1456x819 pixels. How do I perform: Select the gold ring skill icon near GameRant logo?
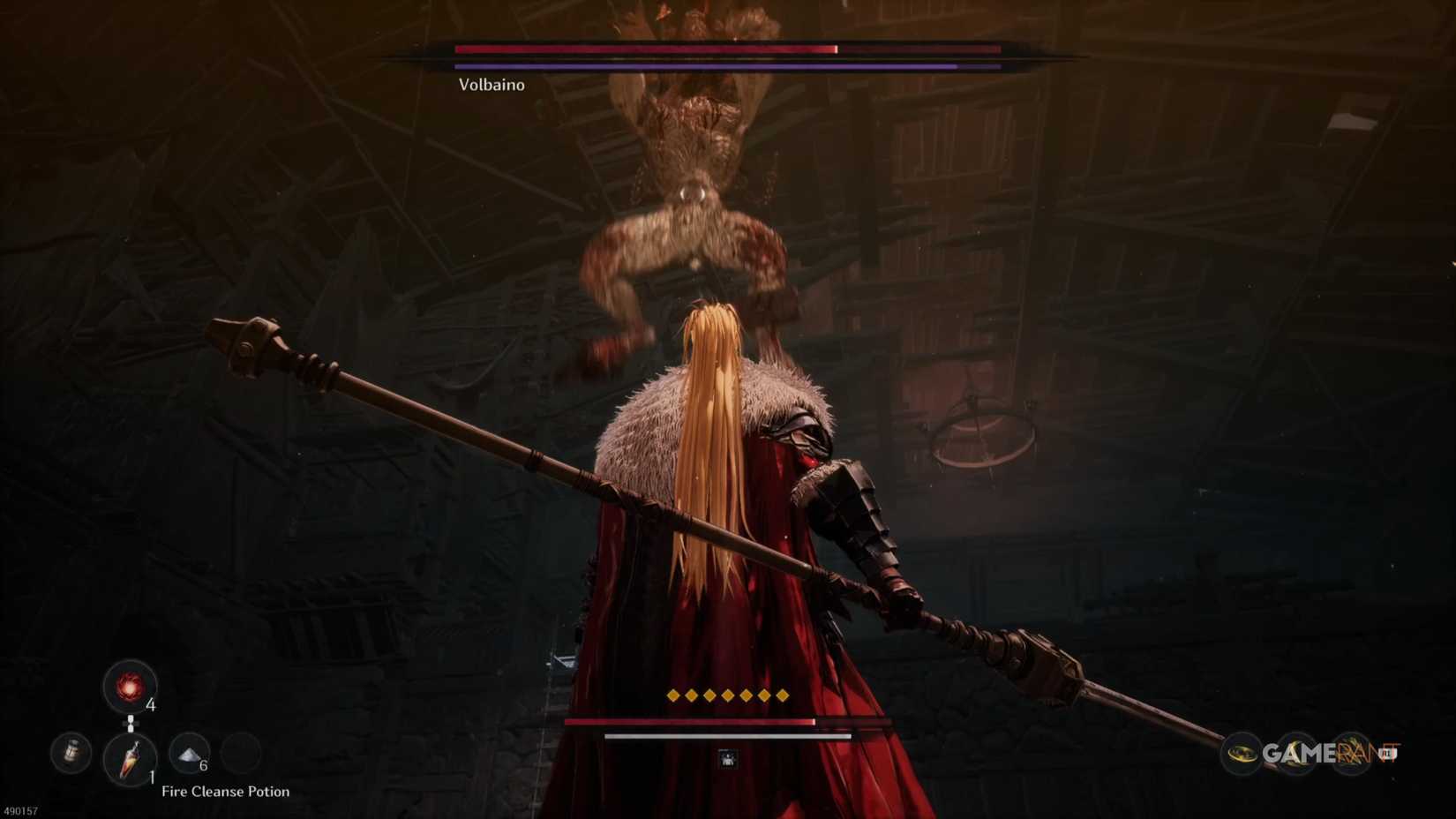pos(1242,753)
